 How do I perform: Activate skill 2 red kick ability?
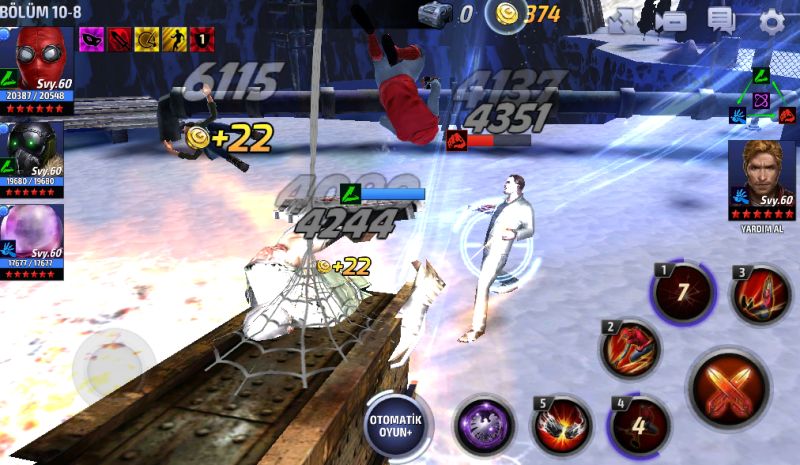[631, 349]
